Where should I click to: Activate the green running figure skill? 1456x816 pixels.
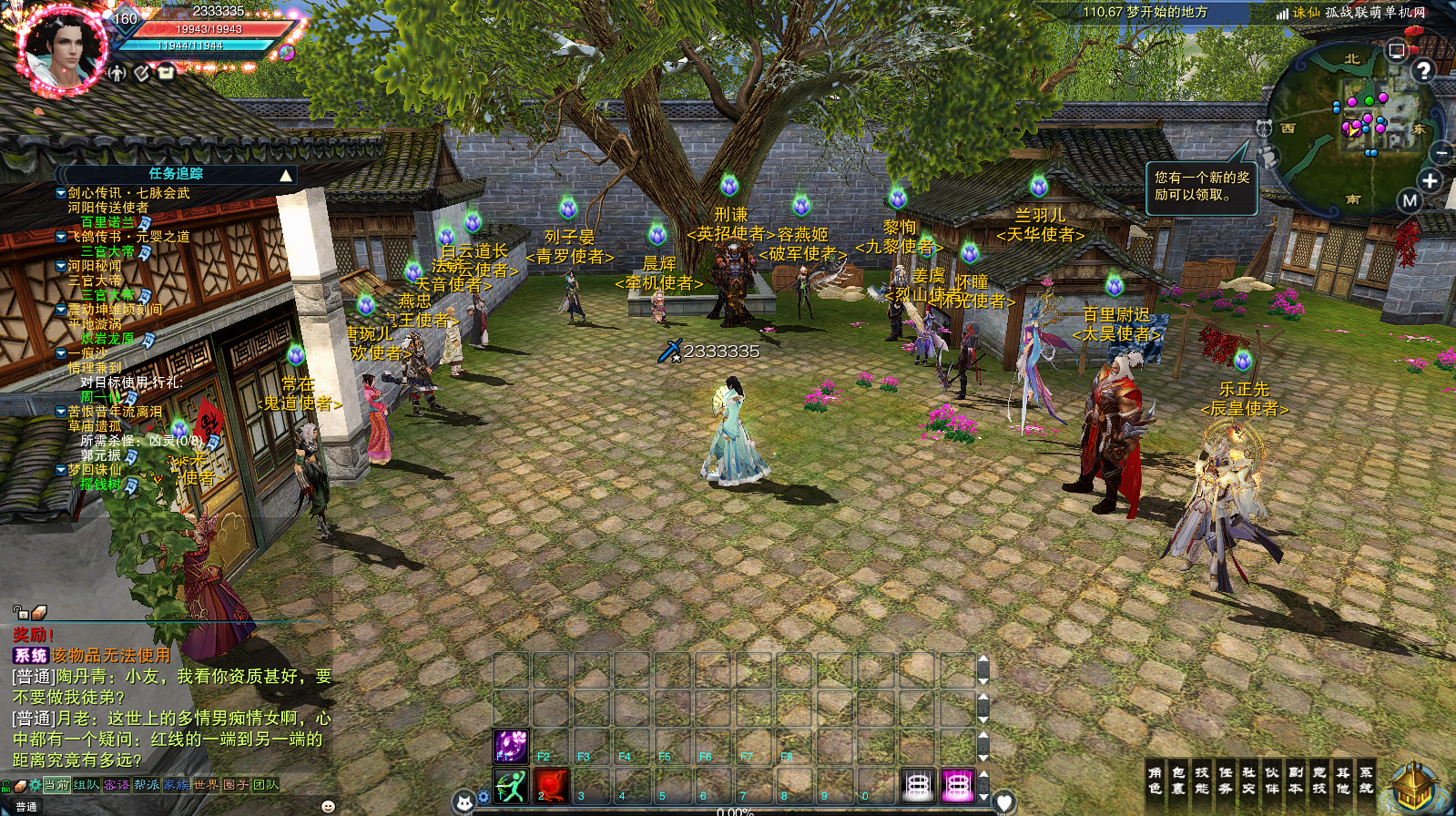[x=511, y=785]
